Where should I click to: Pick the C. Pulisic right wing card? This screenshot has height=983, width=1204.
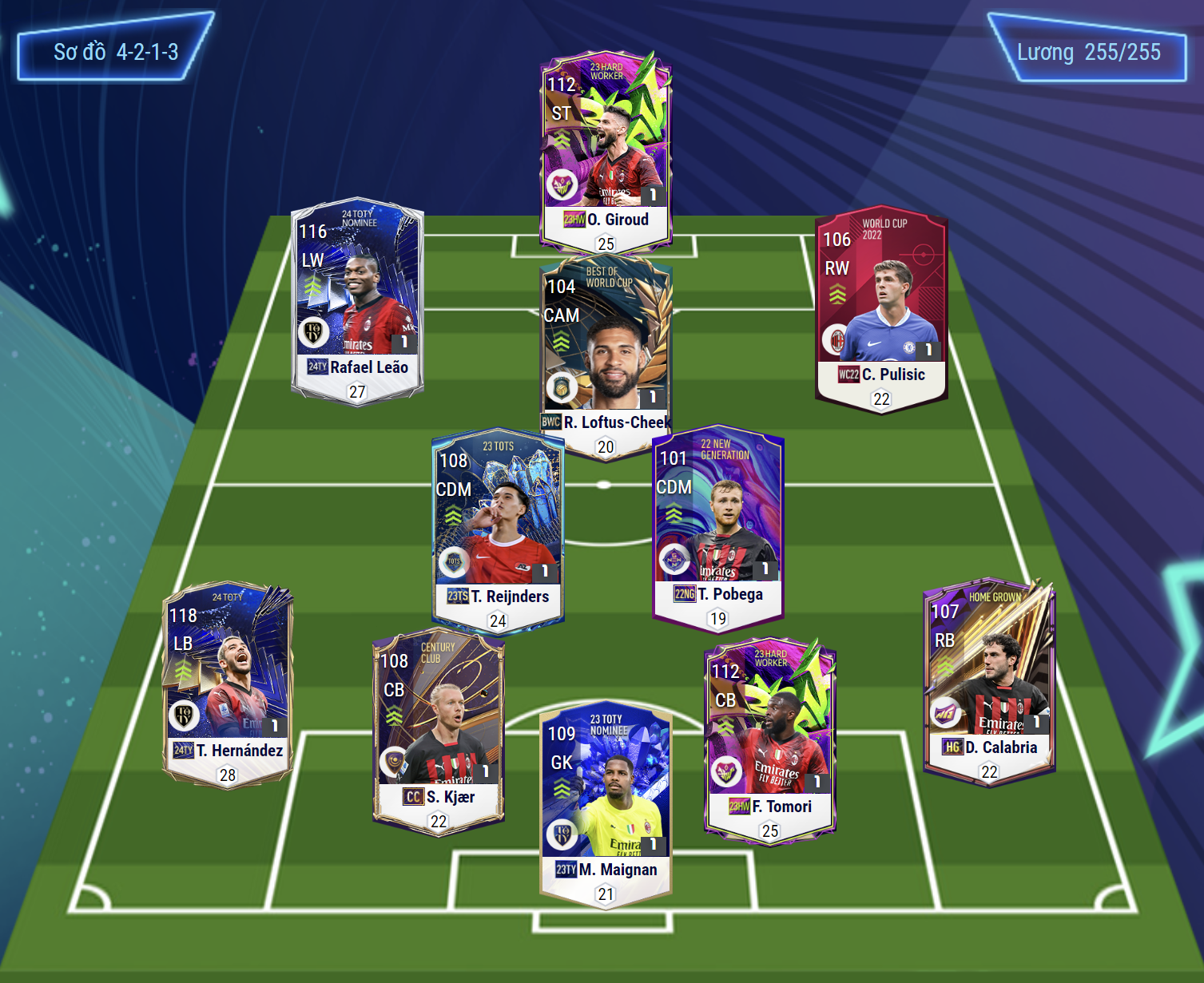tap(881, 307)
